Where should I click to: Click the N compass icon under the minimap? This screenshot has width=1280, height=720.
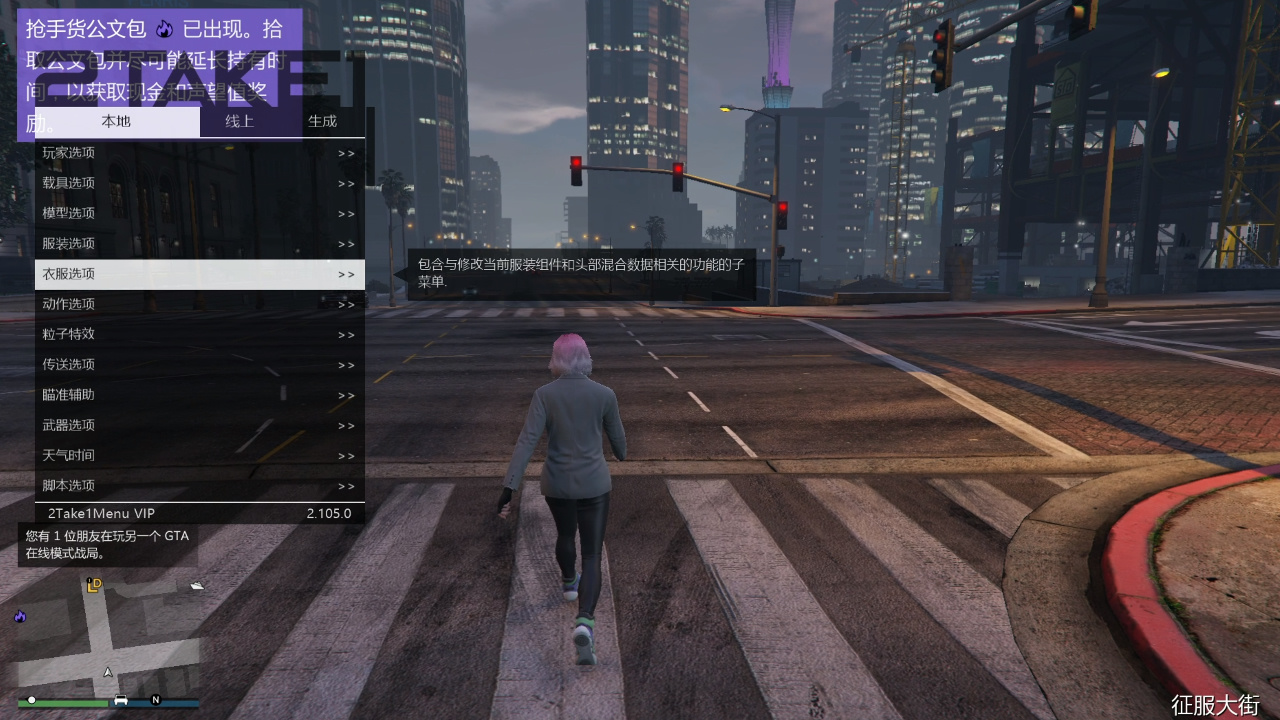(156, 700)
